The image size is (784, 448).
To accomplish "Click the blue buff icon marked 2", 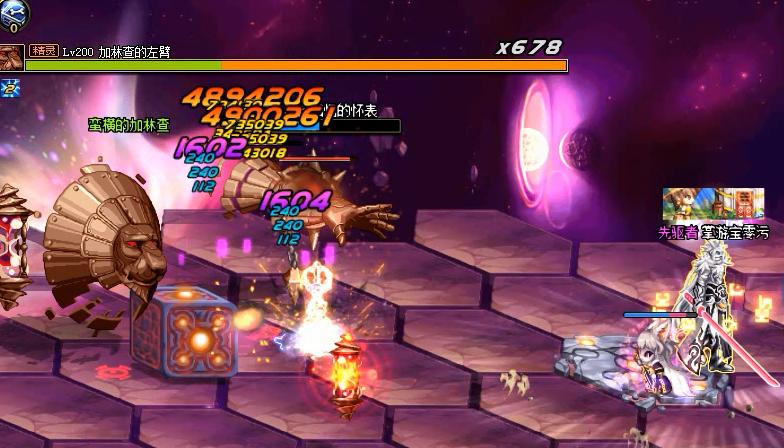I will (11, 88).
